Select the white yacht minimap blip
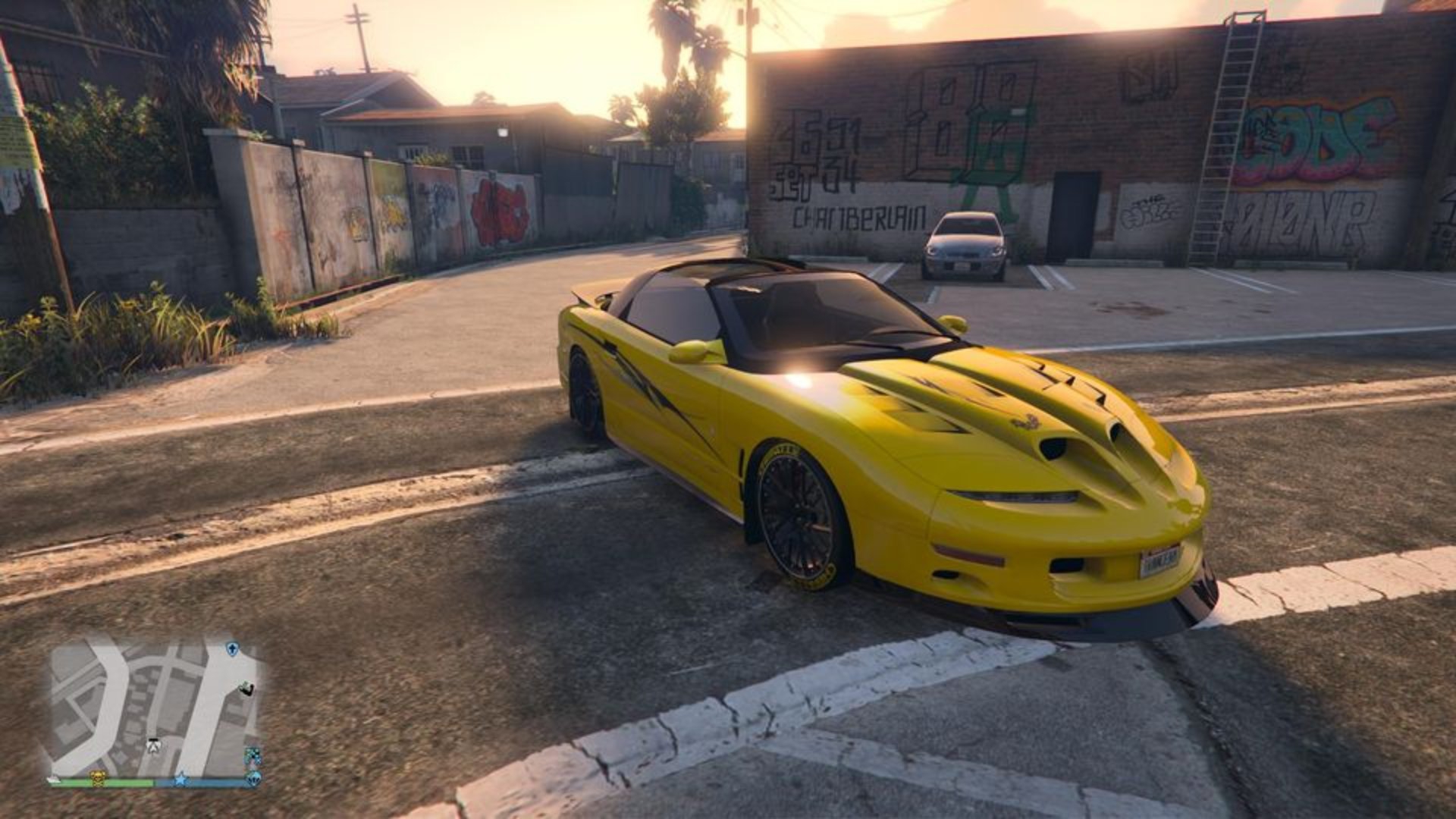The height and width of the screenshot is (819, 1456). [54, 779]
